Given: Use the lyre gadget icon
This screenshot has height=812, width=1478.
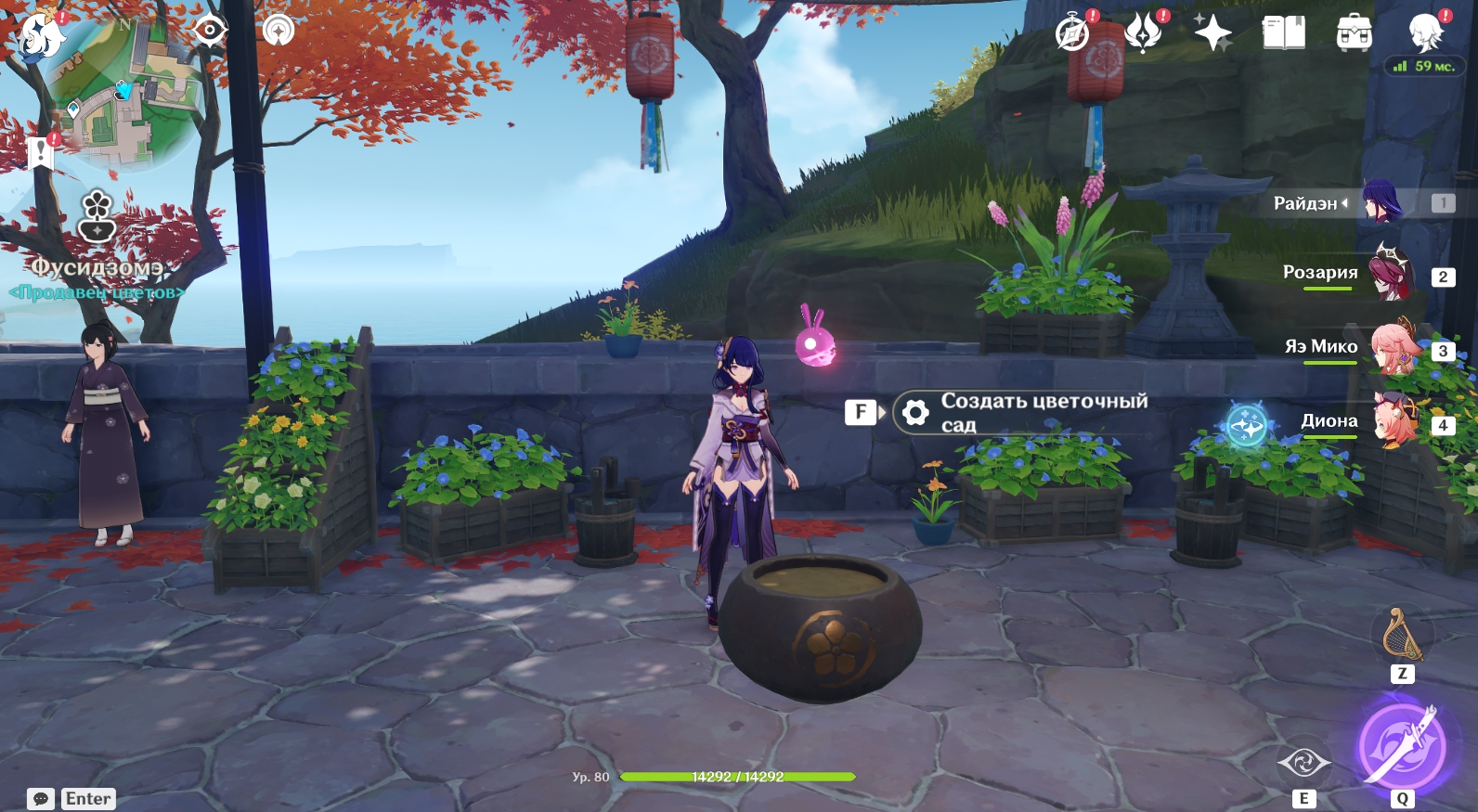Looking at the screenshot, I should point(1402,636).
